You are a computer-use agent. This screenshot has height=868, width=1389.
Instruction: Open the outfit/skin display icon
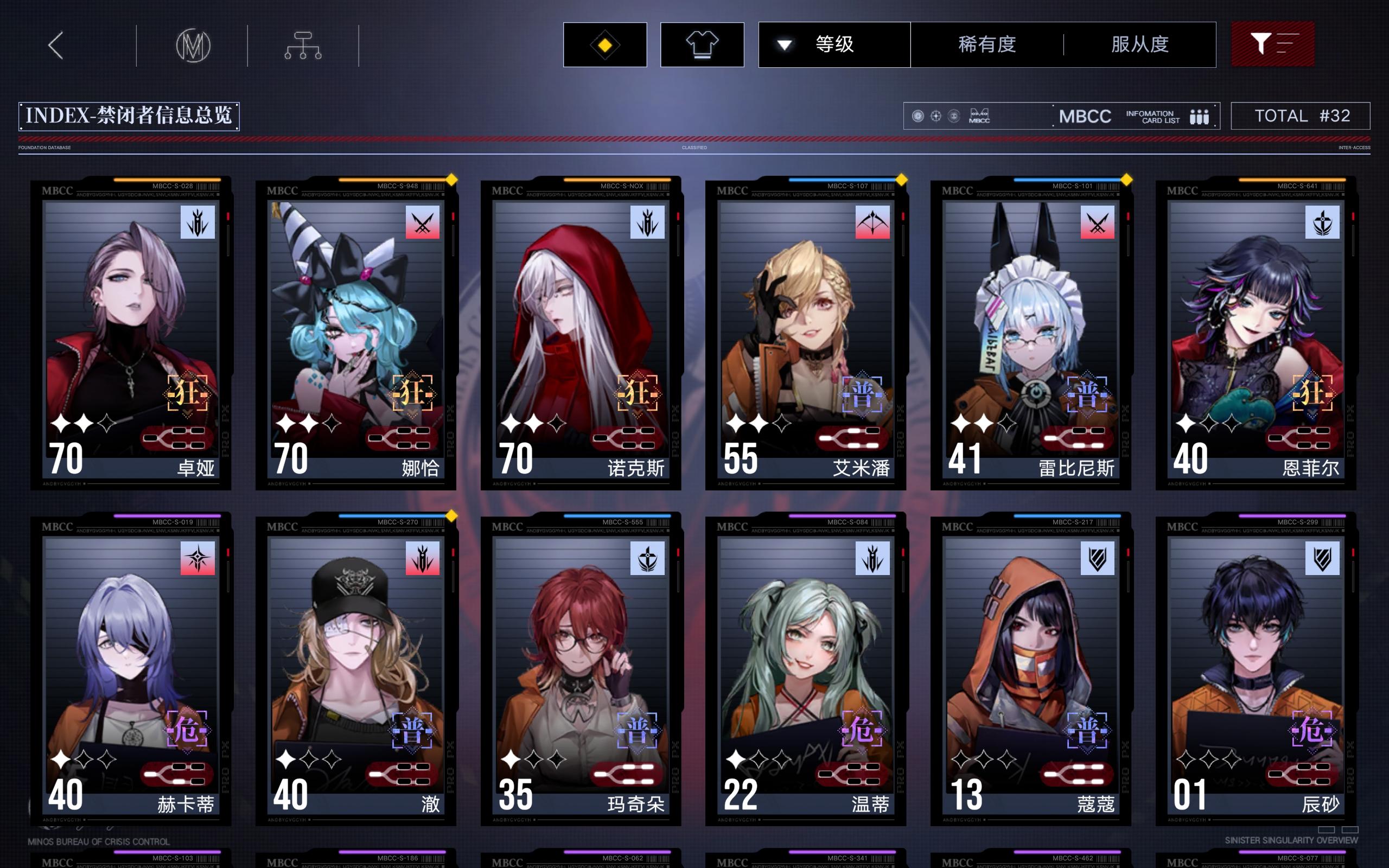tap(702, 44)
